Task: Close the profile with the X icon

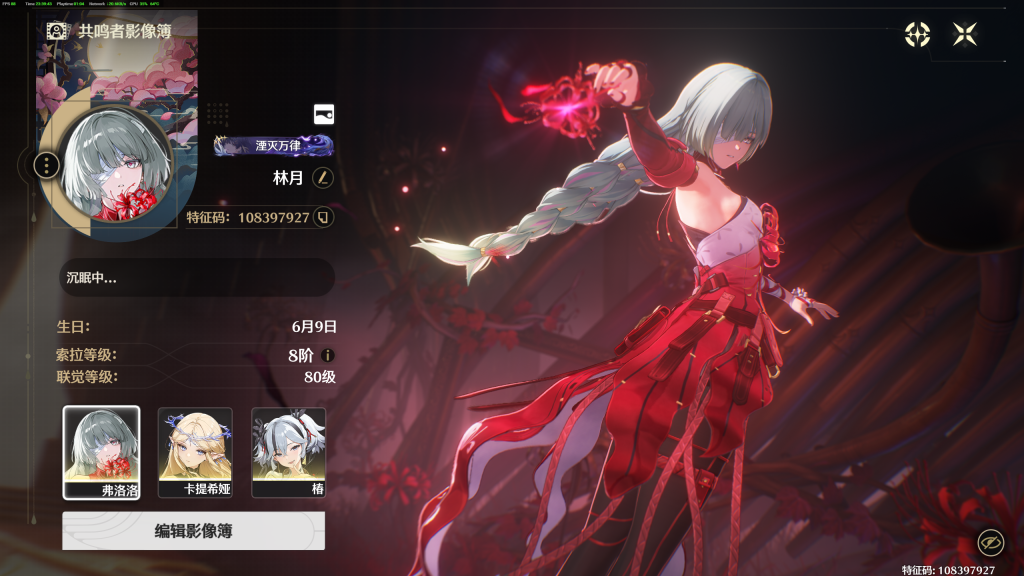Action: (x=965, y=35)
